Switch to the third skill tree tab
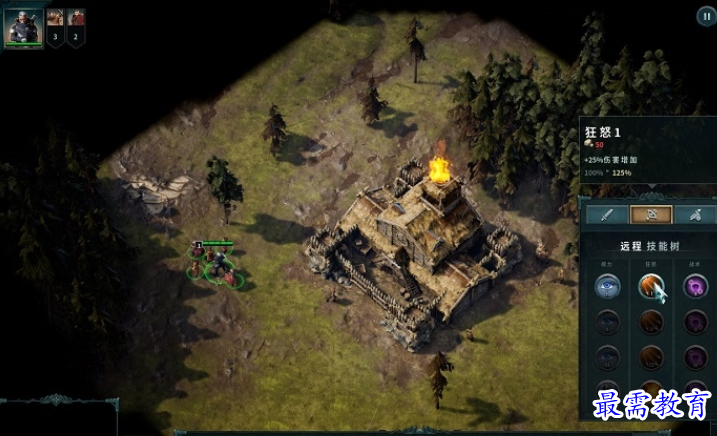The height and width of the screenshot is (436, 717). (695, 214)
